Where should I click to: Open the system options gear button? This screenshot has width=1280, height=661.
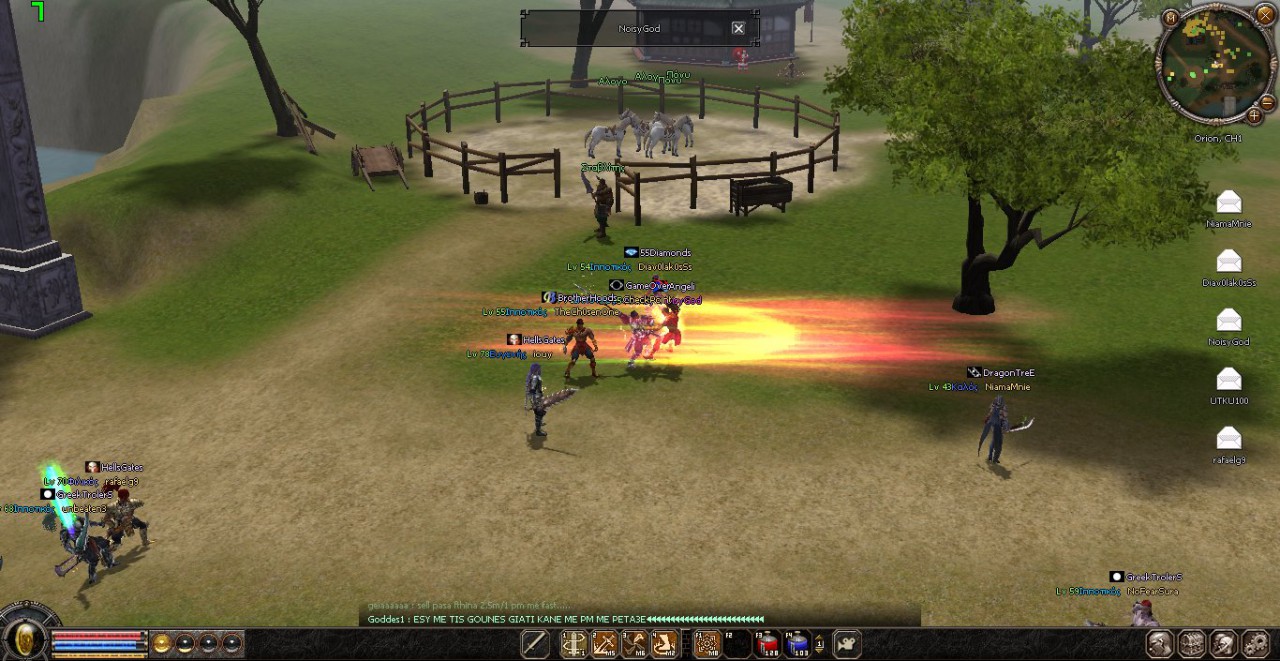[x=1255, y=644]
